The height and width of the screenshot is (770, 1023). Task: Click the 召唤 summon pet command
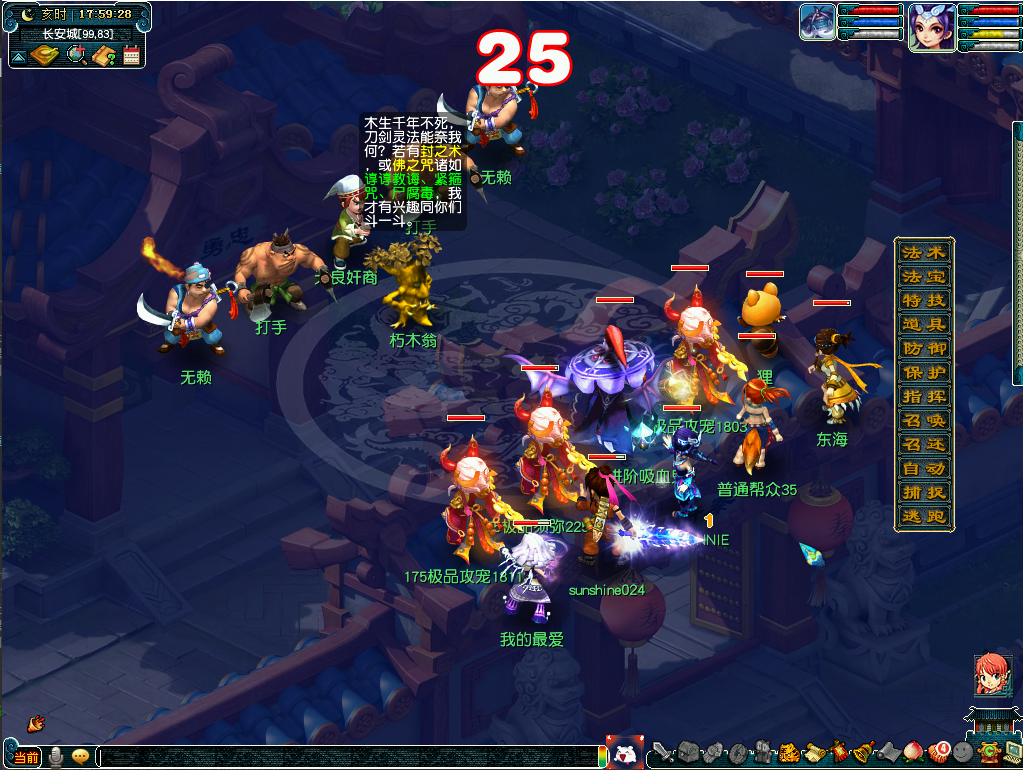(x=923, y=420)
